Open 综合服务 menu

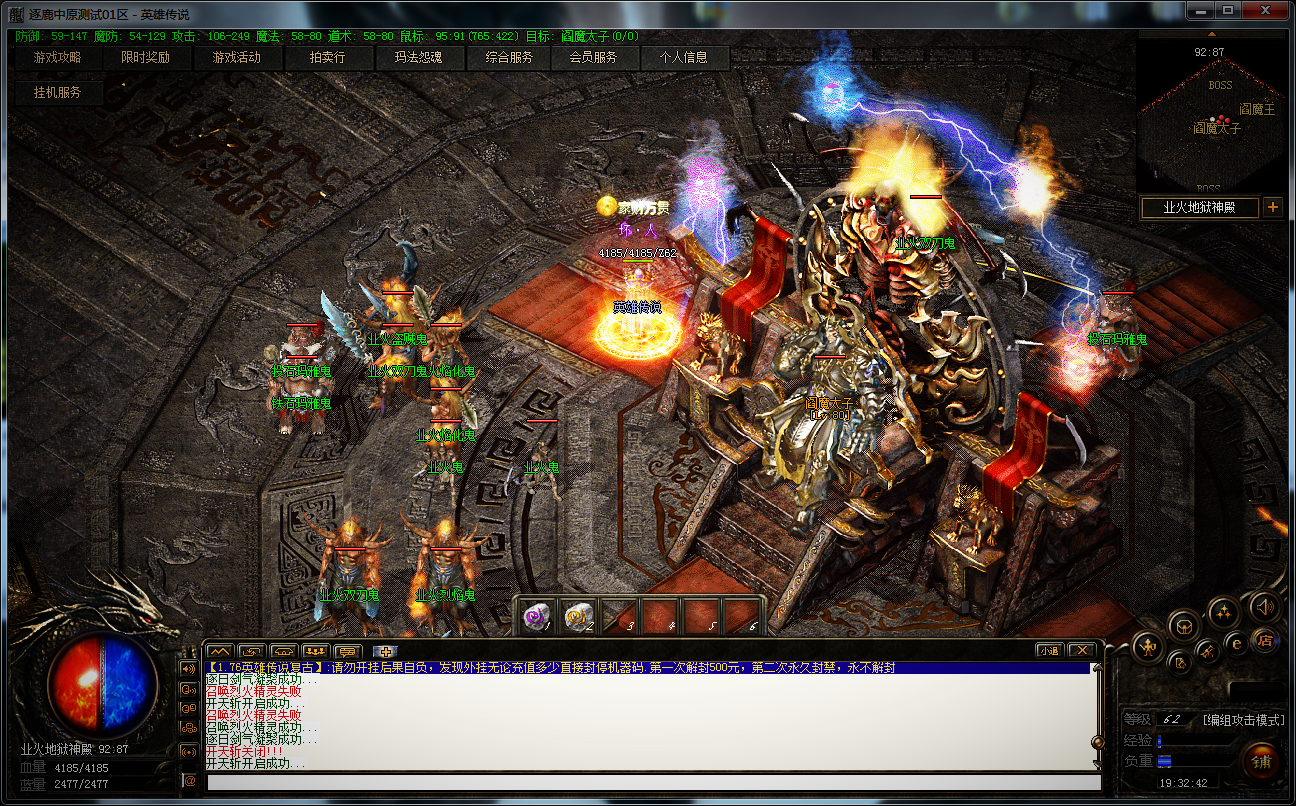click(x=509, y=58)
